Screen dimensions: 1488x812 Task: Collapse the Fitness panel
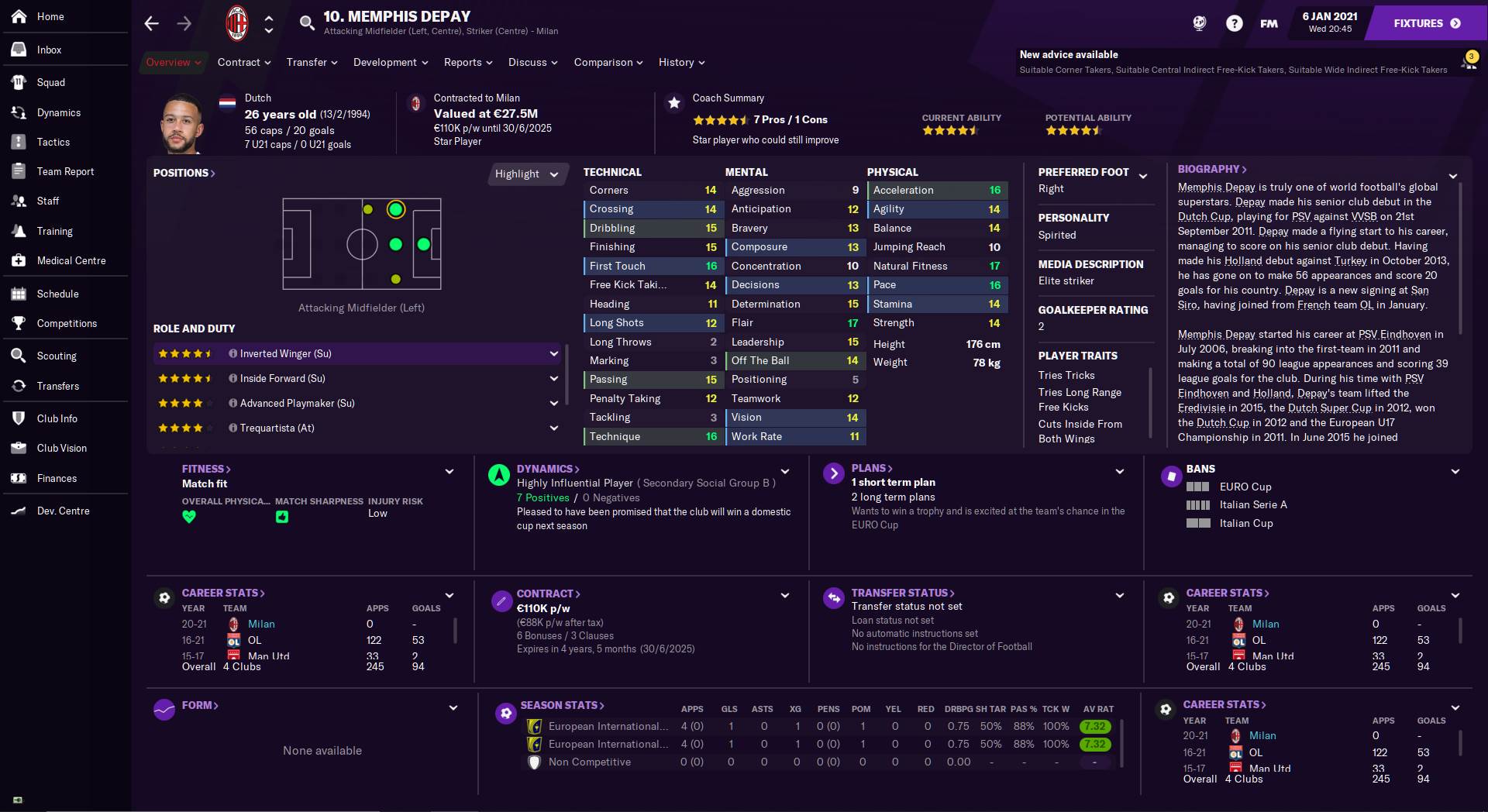pyautogui.click(x=449, y=470)
